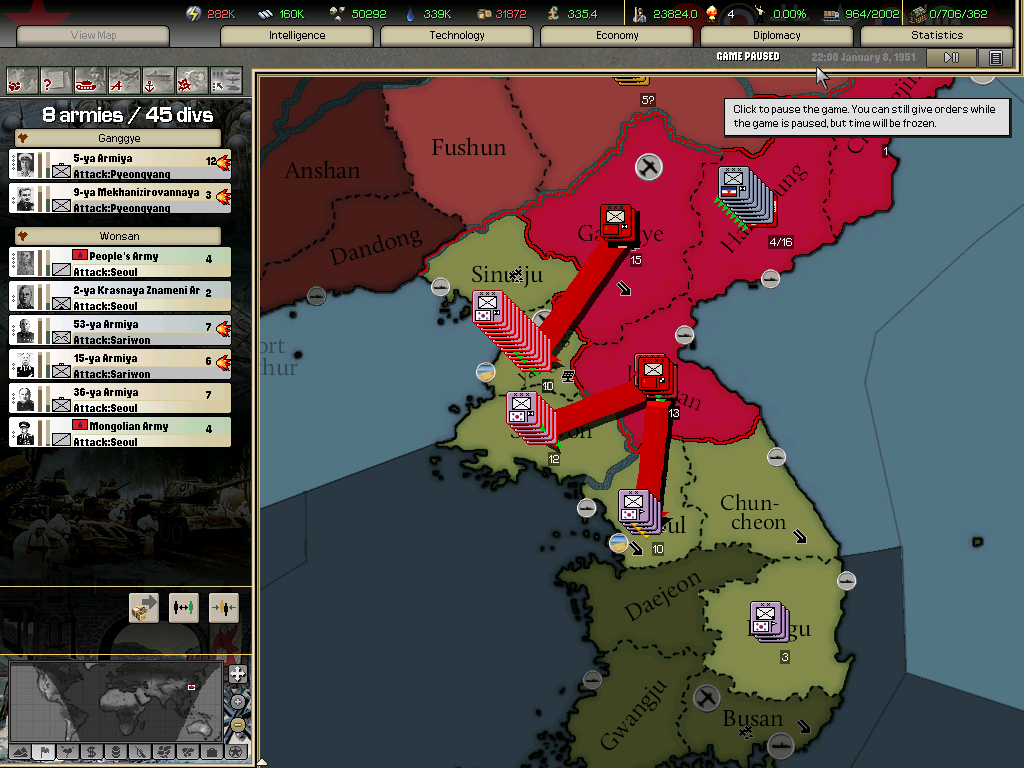Show the Statistics tab

click(x=937, y=35)
